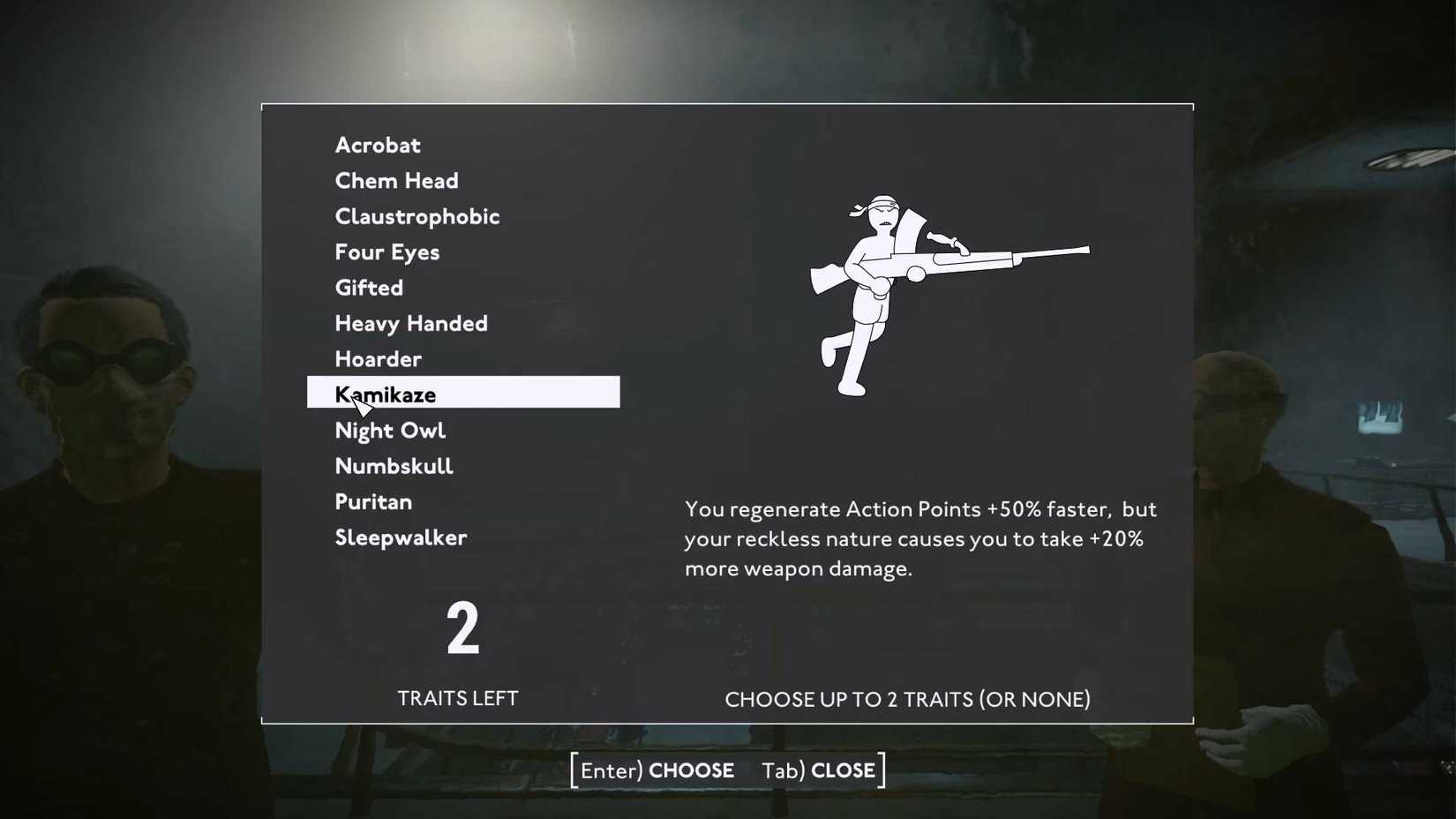
Task: Select the Night Owl trait
Action: click(390, 431)
